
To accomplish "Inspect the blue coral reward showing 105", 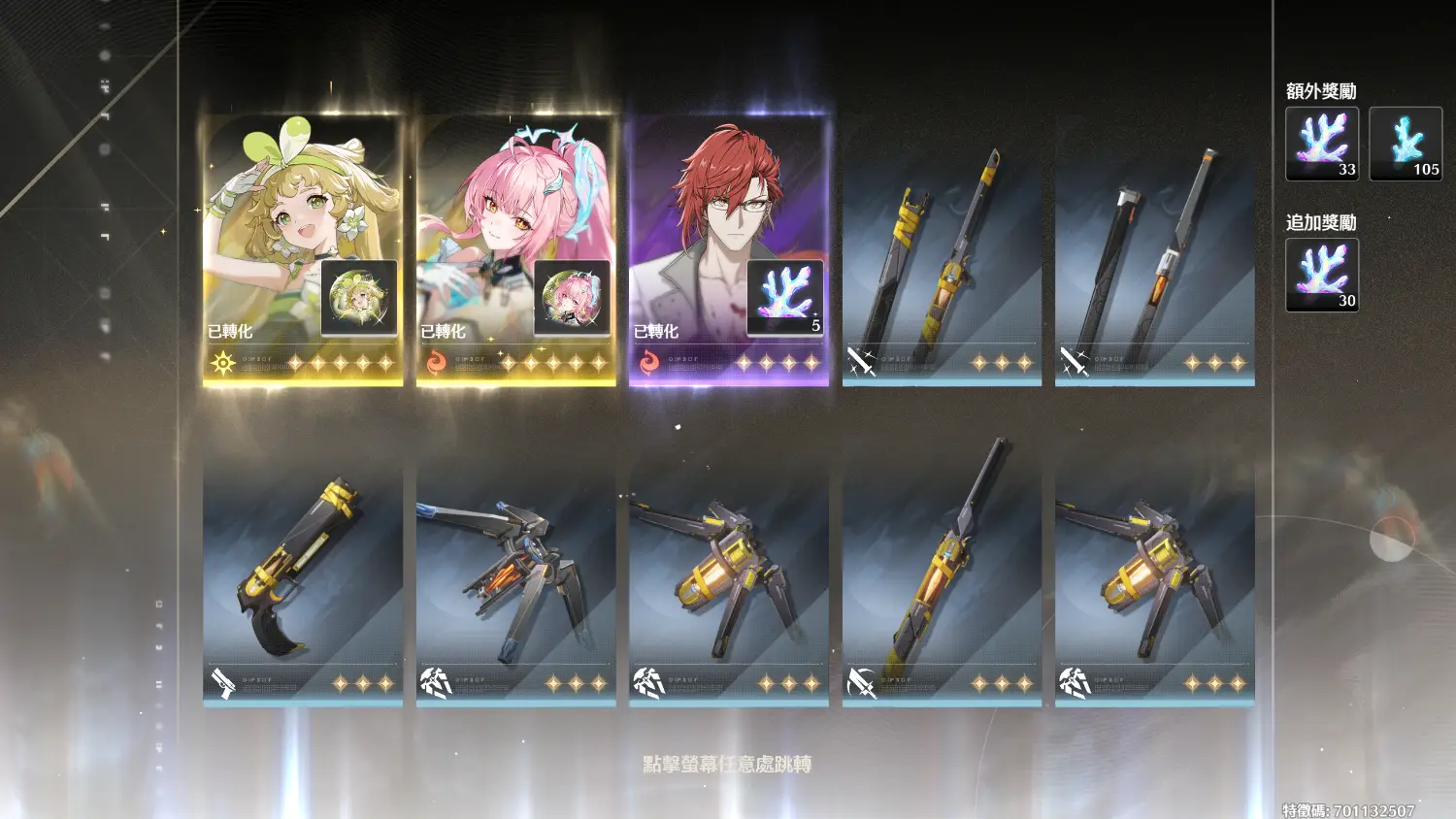I will point(1406,144).
